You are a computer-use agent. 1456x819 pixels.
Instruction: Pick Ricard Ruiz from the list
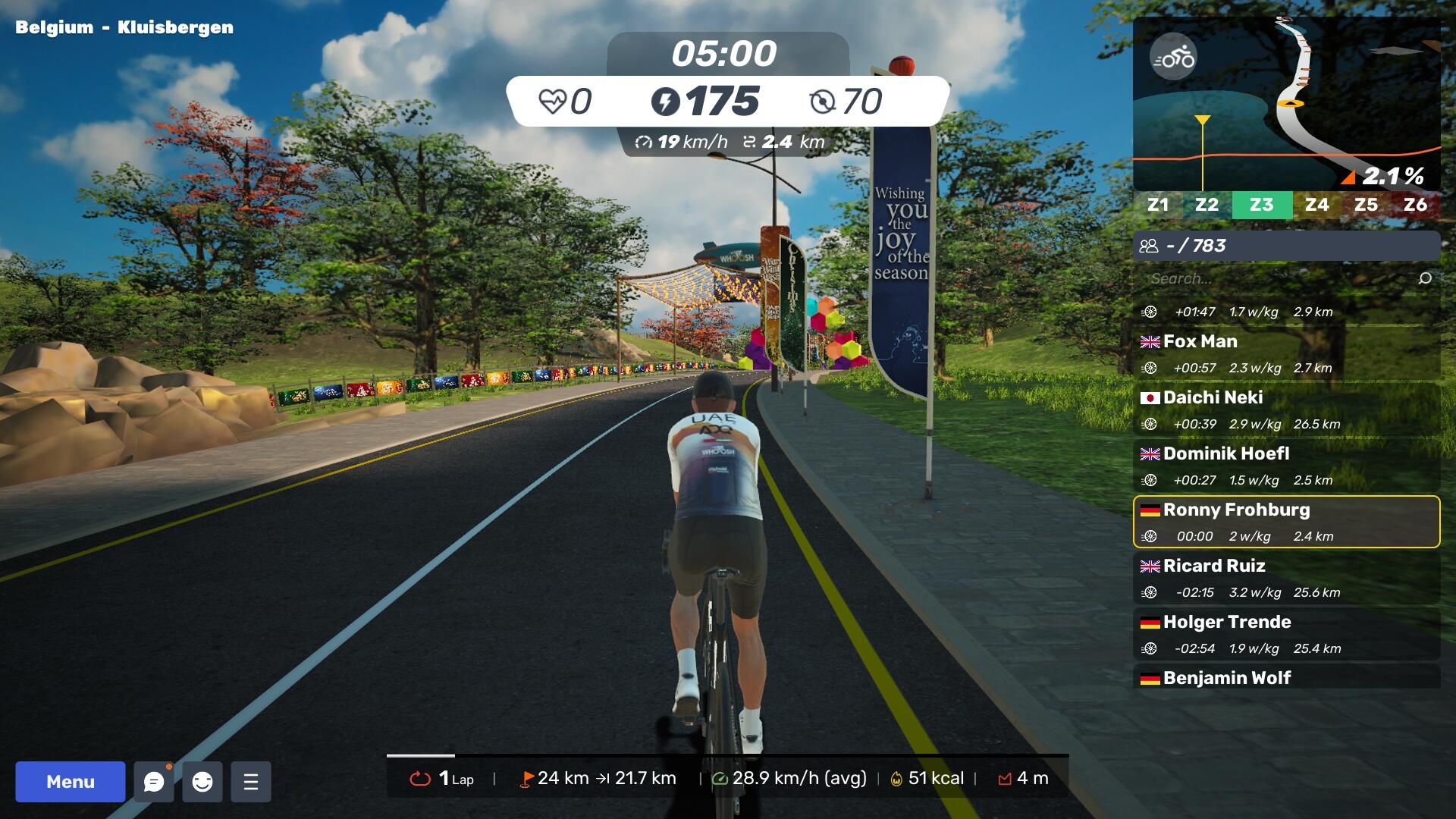click(x=1286, y=578)
